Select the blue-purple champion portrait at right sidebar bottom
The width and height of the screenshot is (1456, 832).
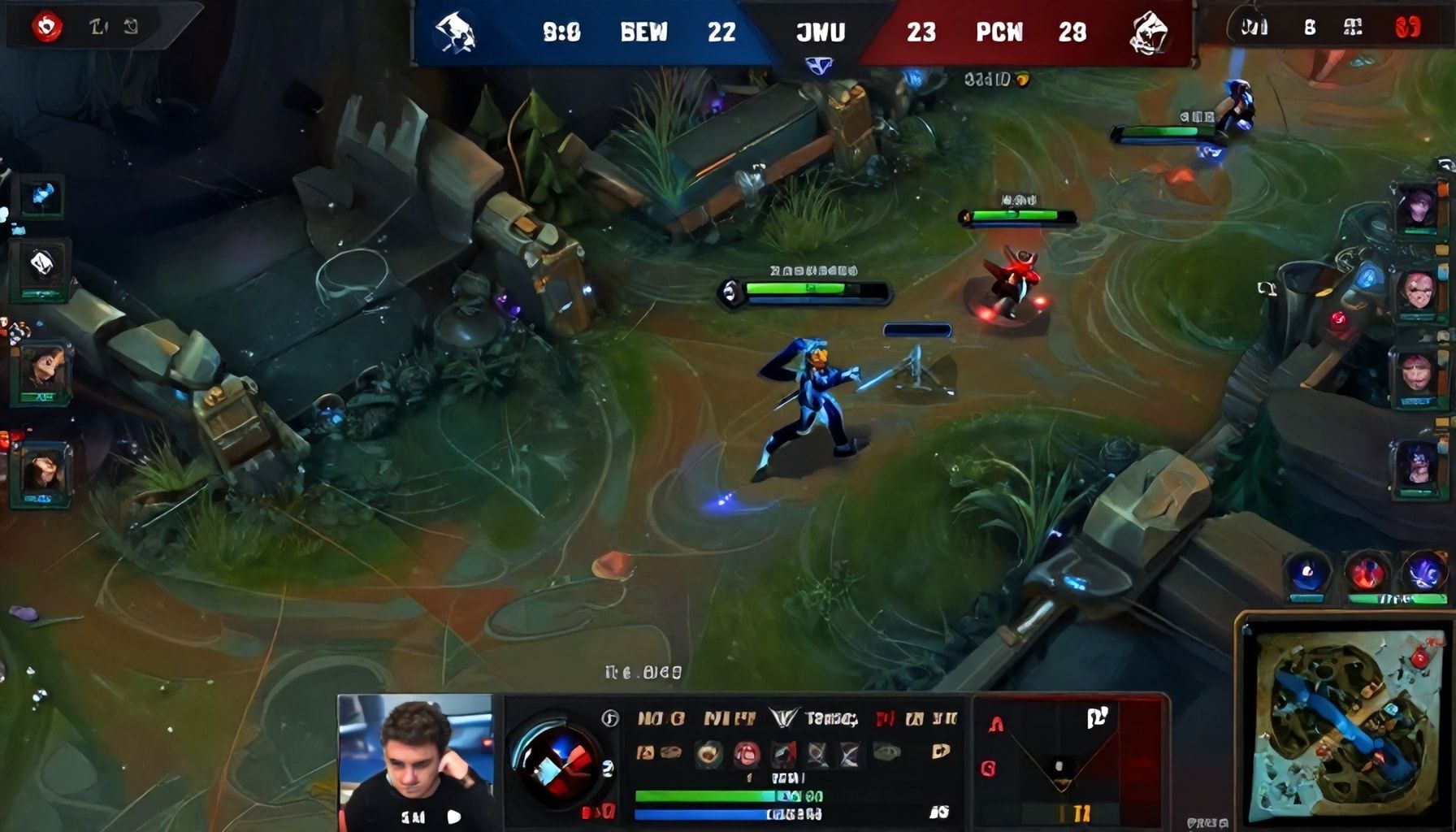coord(1417,466)
